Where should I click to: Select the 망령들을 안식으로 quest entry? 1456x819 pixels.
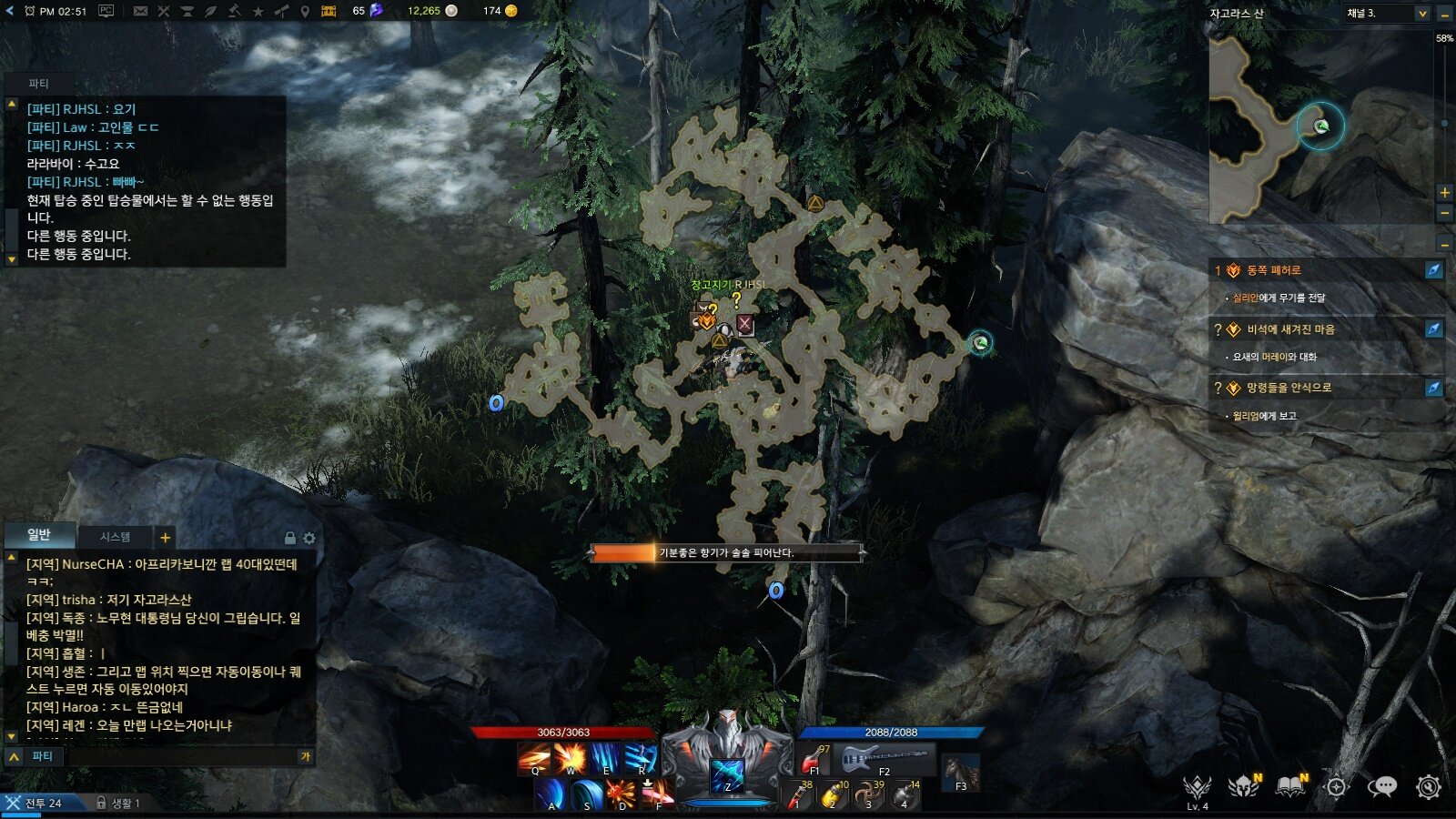(x=1289, y=388)
